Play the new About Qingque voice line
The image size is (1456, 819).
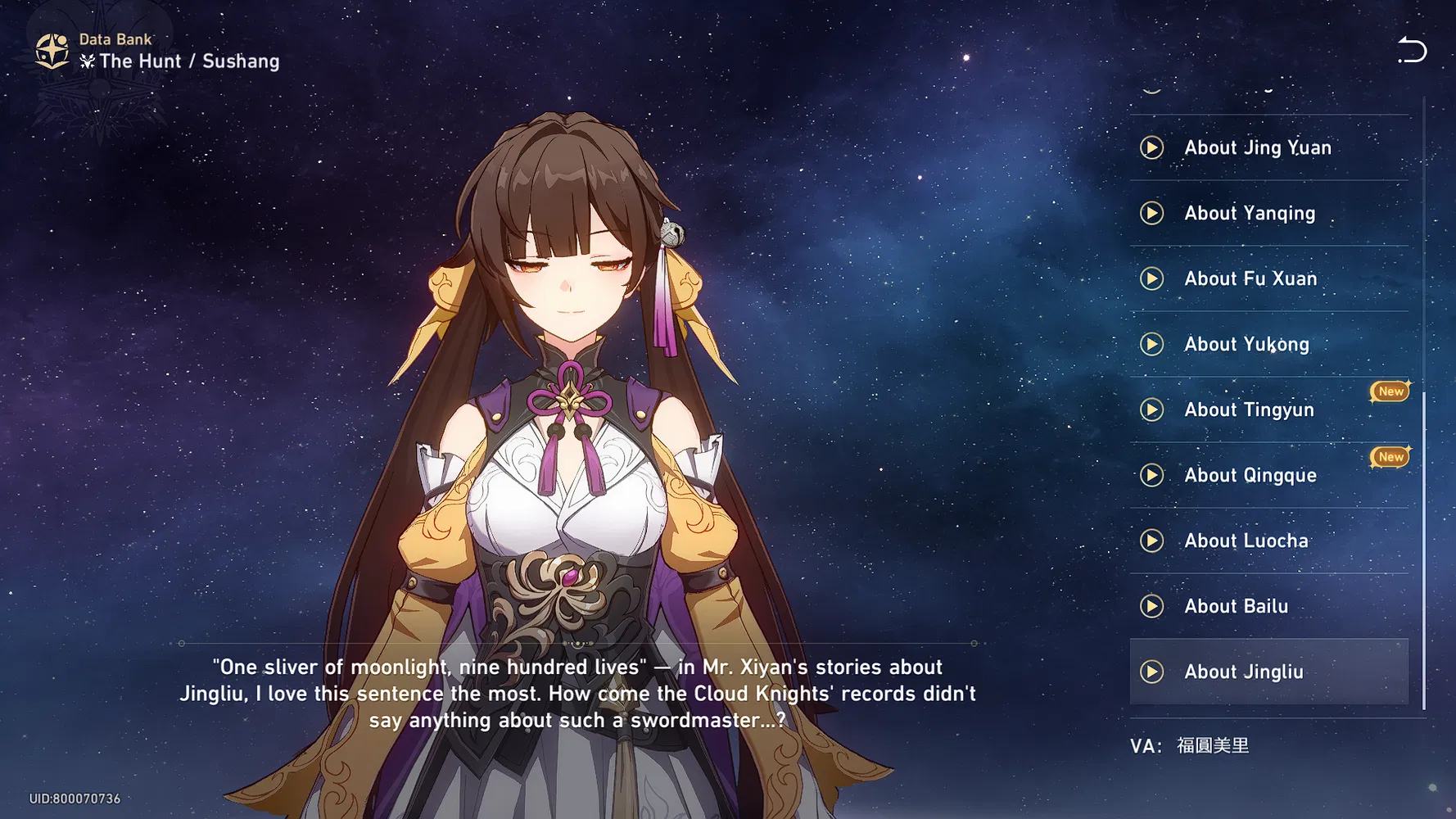(1152, 475)
